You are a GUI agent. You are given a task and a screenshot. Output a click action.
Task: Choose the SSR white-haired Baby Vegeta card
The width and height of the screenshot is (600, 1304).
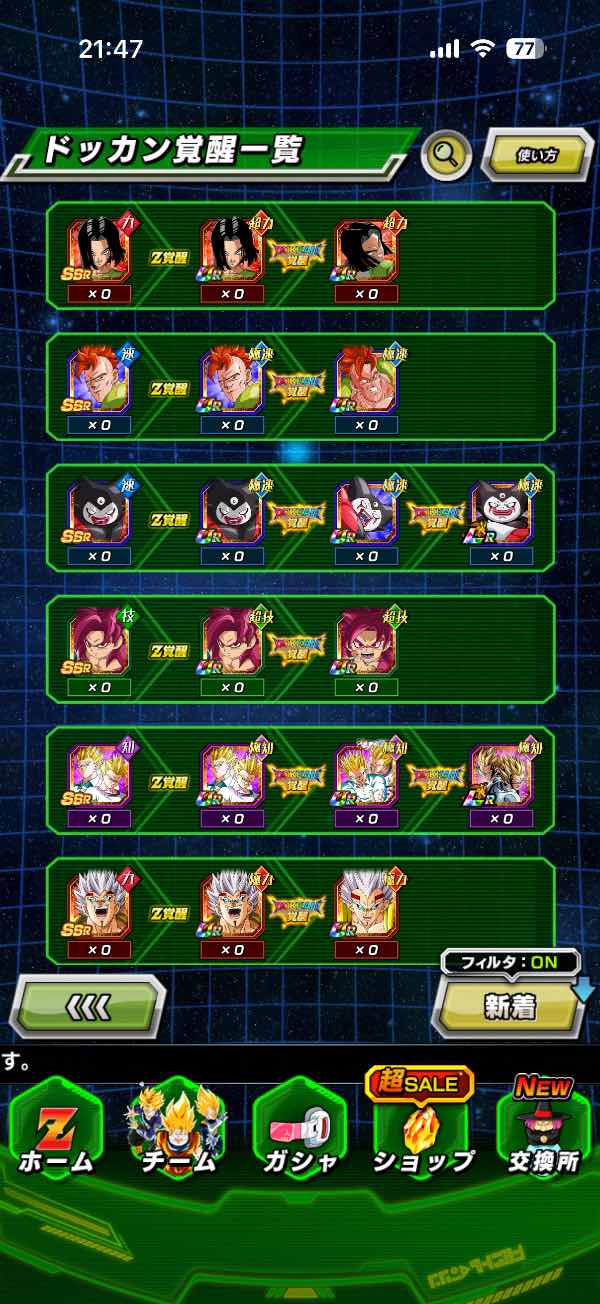tap(98, 906)
